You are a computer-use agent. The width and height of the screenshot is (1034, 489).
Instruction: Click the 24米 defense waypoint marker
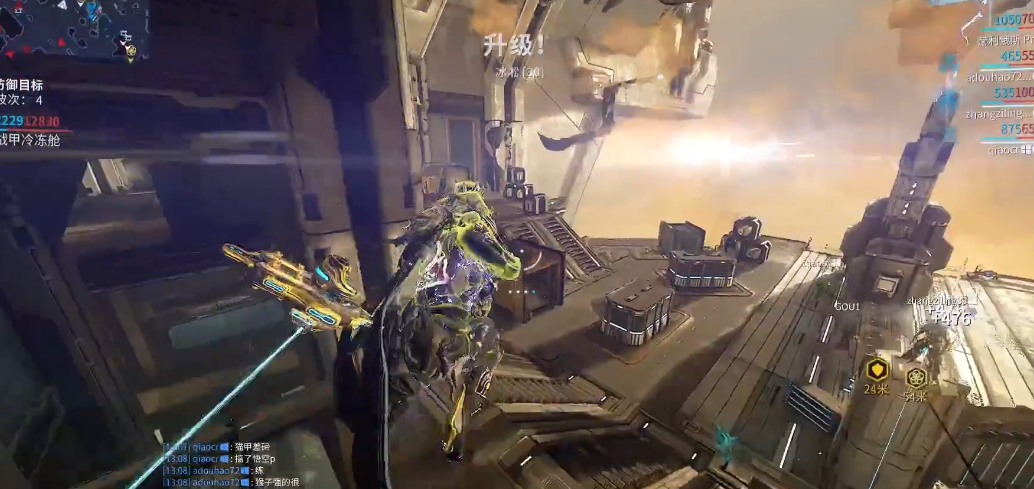(877, 368)
